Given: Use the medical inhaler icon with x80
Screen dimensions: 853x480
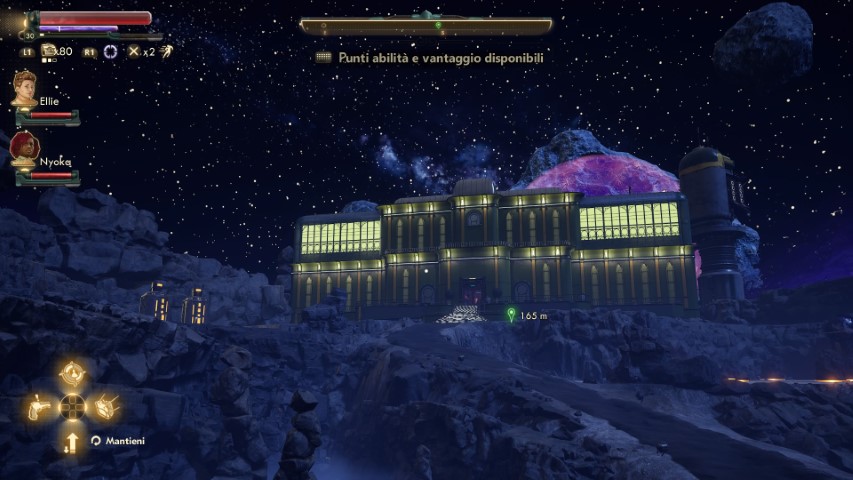Looking at the screenshot, I should tap(49, 51).
